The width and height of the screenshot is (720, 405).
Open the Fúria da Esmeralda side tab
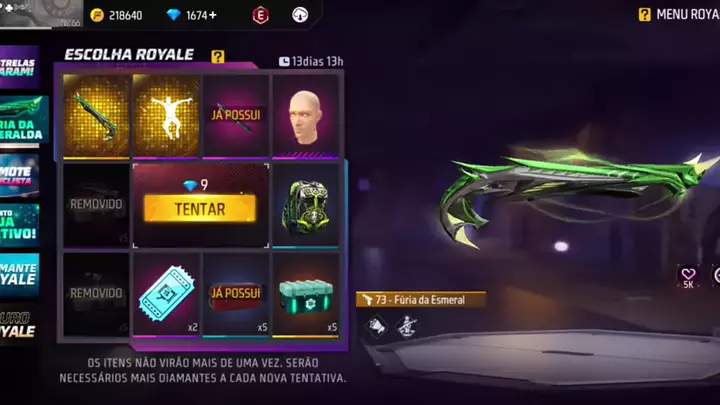tap(22, 120)
